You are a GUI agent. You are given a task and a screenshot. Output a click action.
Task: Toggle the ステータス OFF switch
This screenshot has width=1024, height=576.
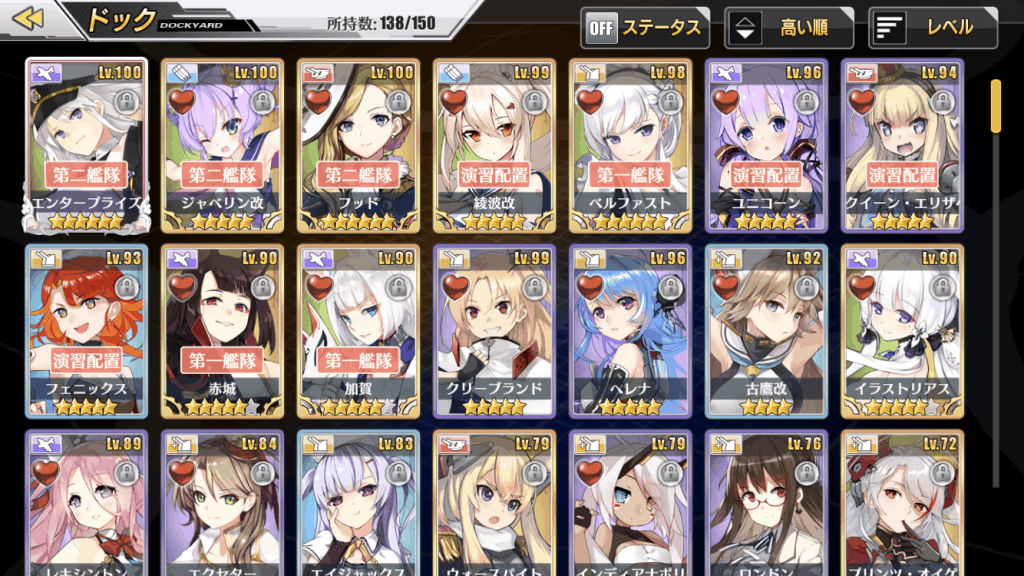(645, 28)
